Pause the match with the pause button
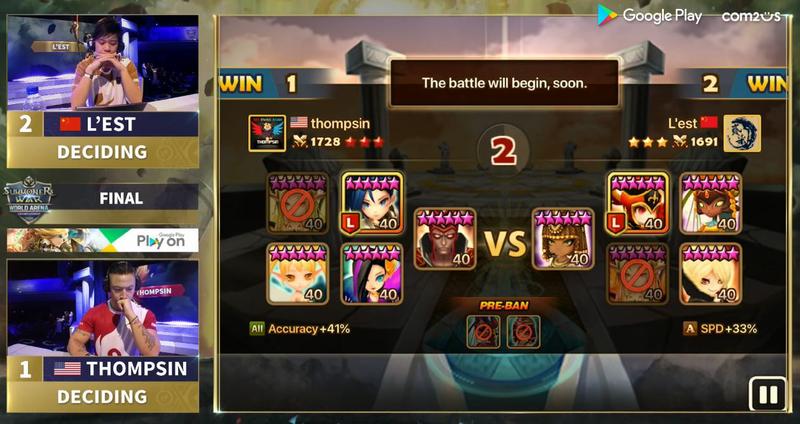This screenshot has width=800, height=424. [x=768, y=393]
